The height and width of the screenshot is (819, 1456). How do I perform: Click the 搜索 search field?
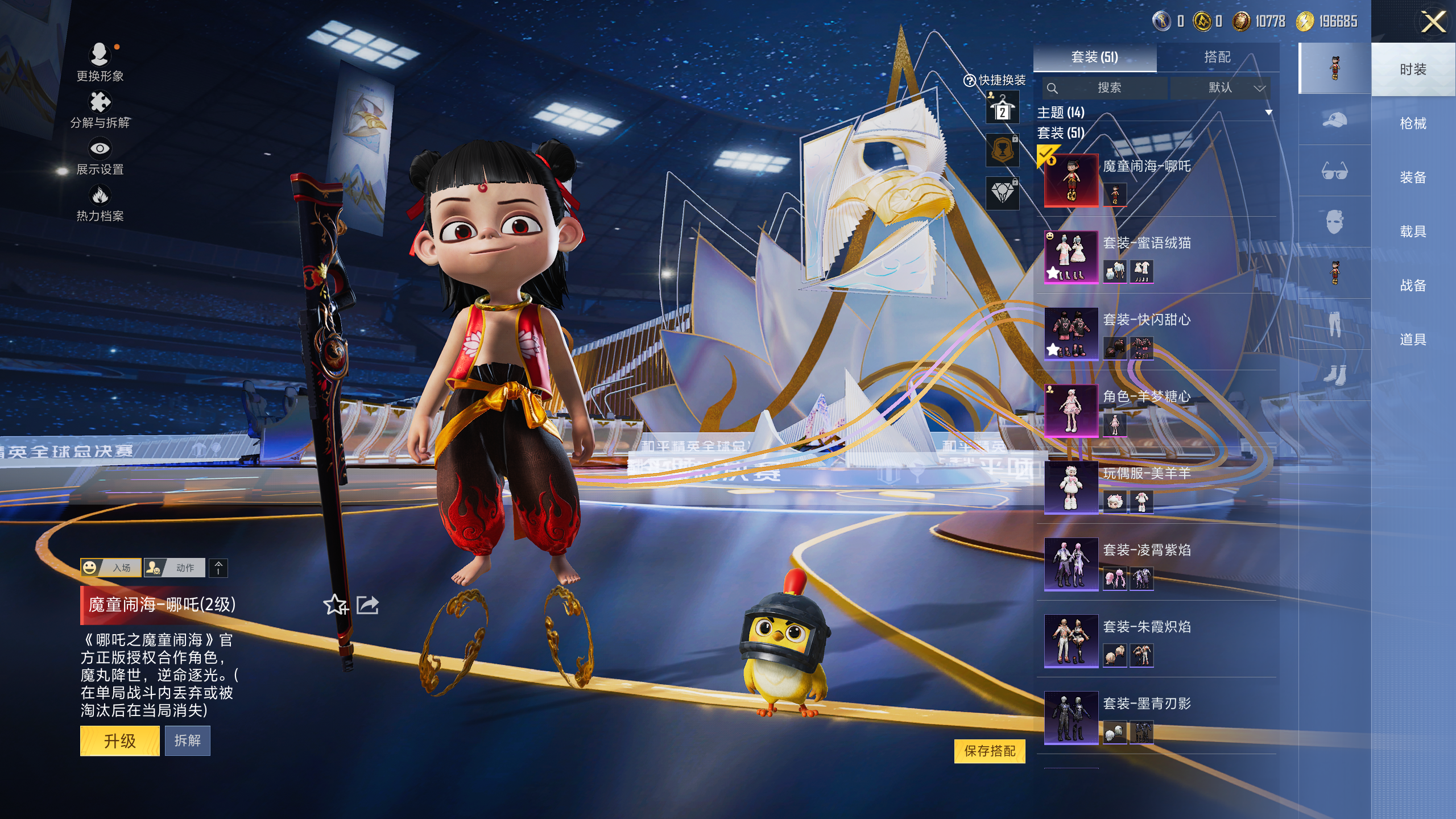point(1105,88)
